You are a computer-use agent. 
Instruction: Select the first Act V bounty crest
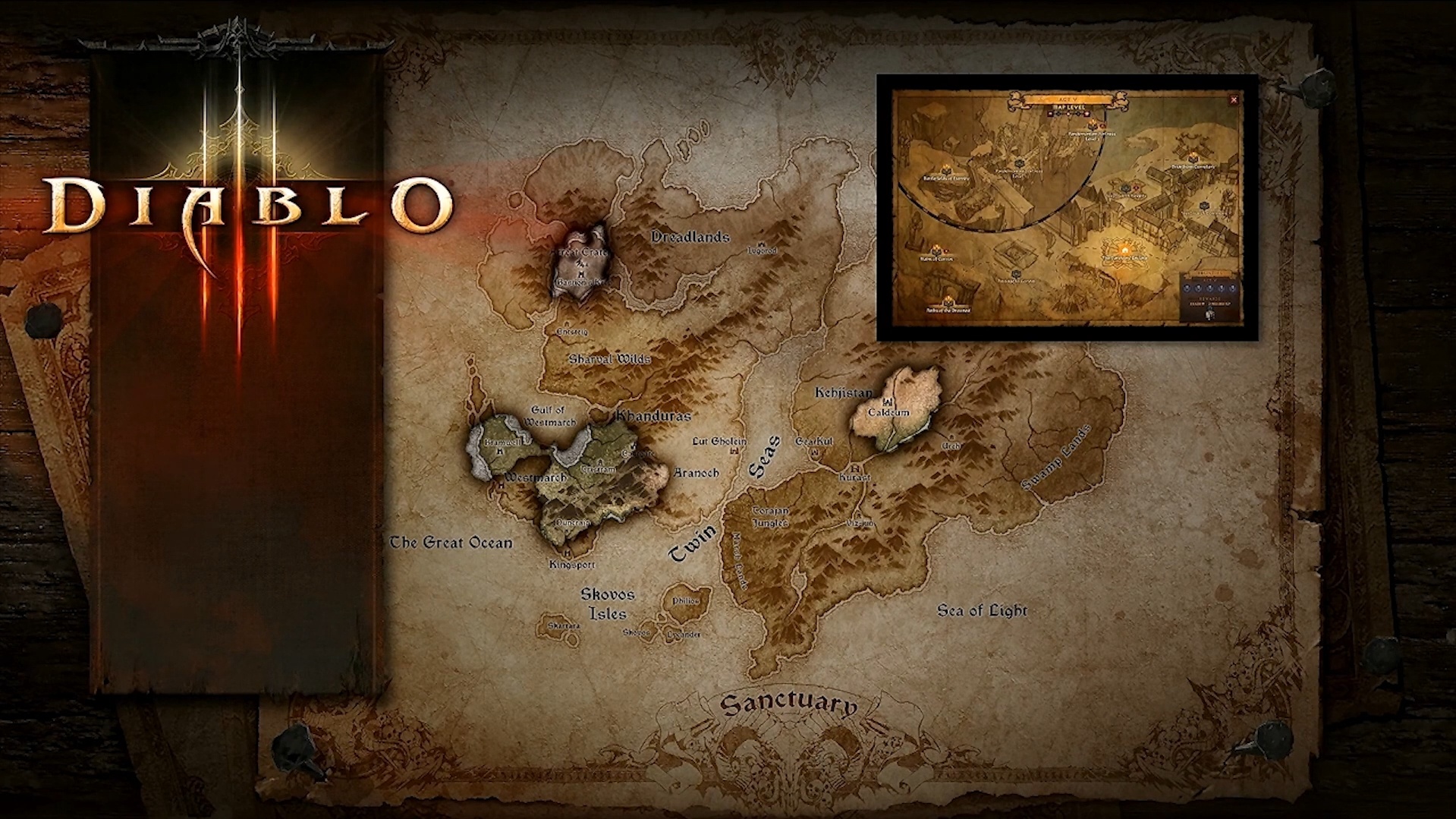click(x=1187, y=288)
